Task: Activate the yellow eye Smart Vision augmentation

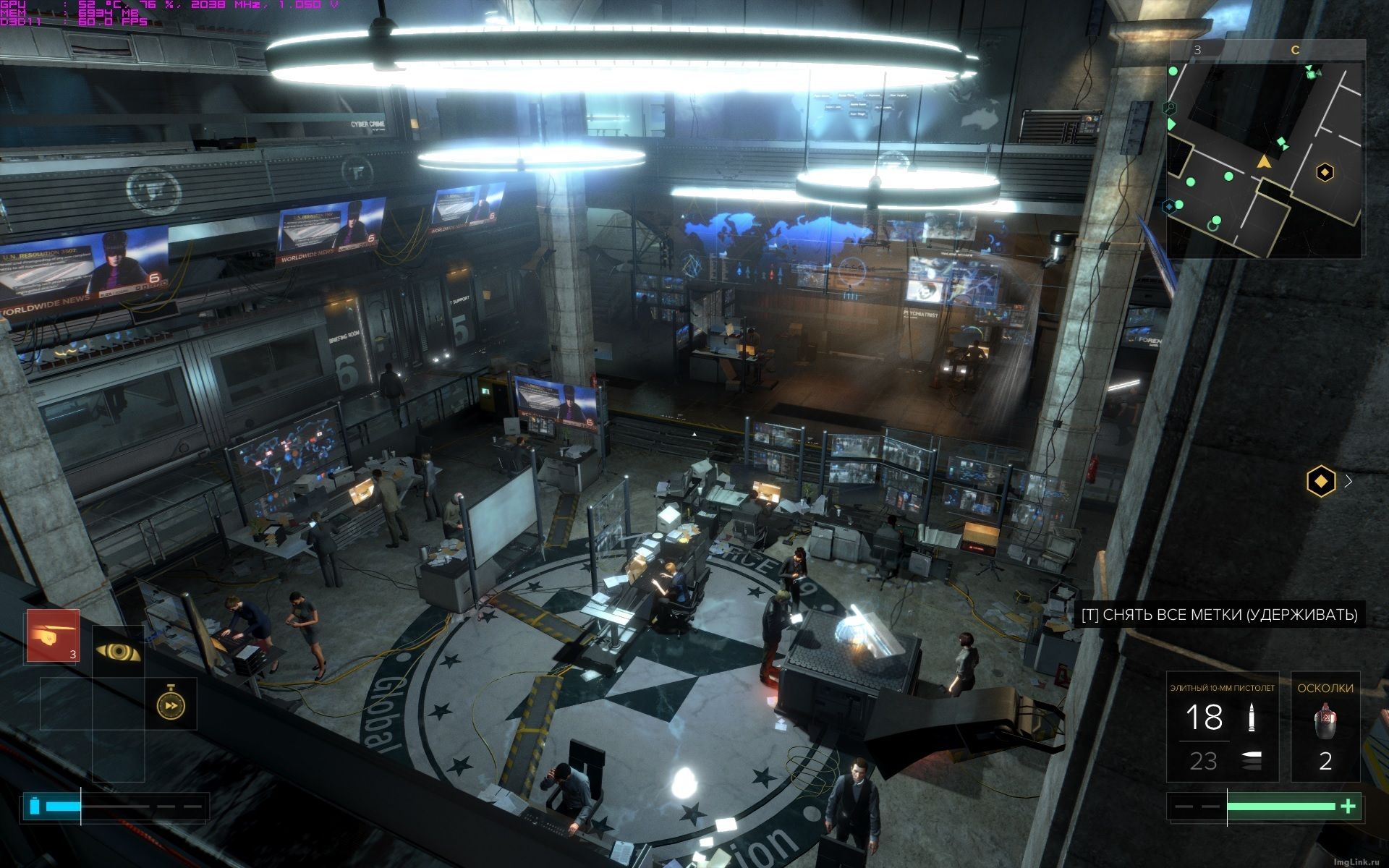Action: (x=118, y=651)
